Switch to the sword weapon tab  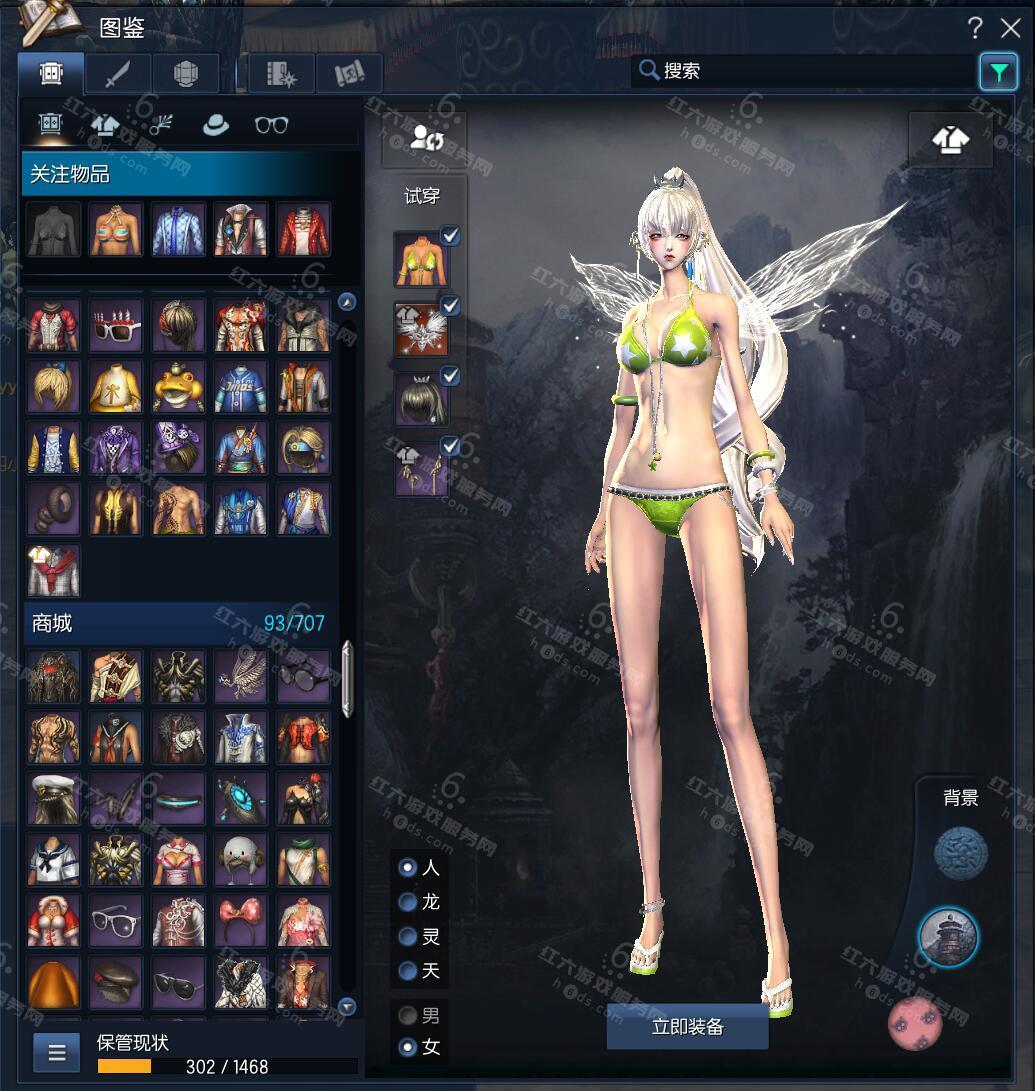118,73
